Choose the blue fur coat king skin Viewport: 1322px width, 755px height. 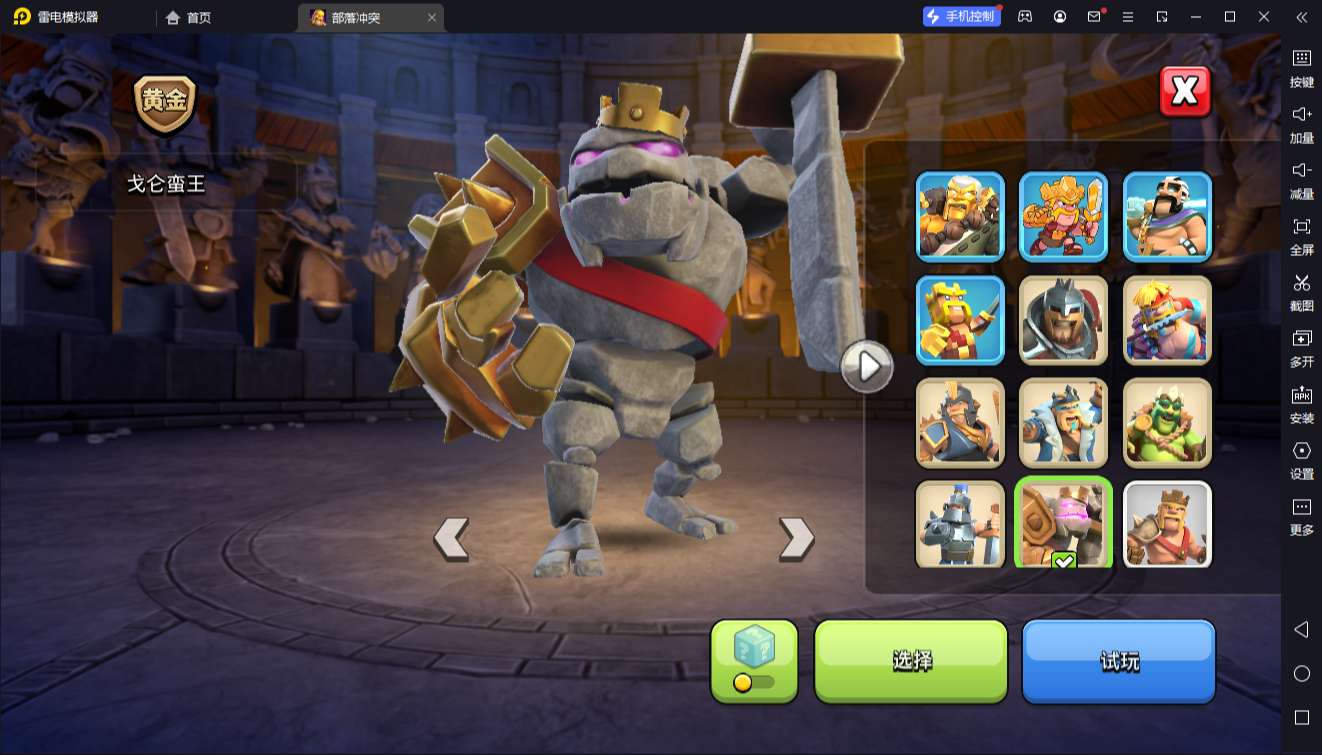click(x=1063, y=422)
